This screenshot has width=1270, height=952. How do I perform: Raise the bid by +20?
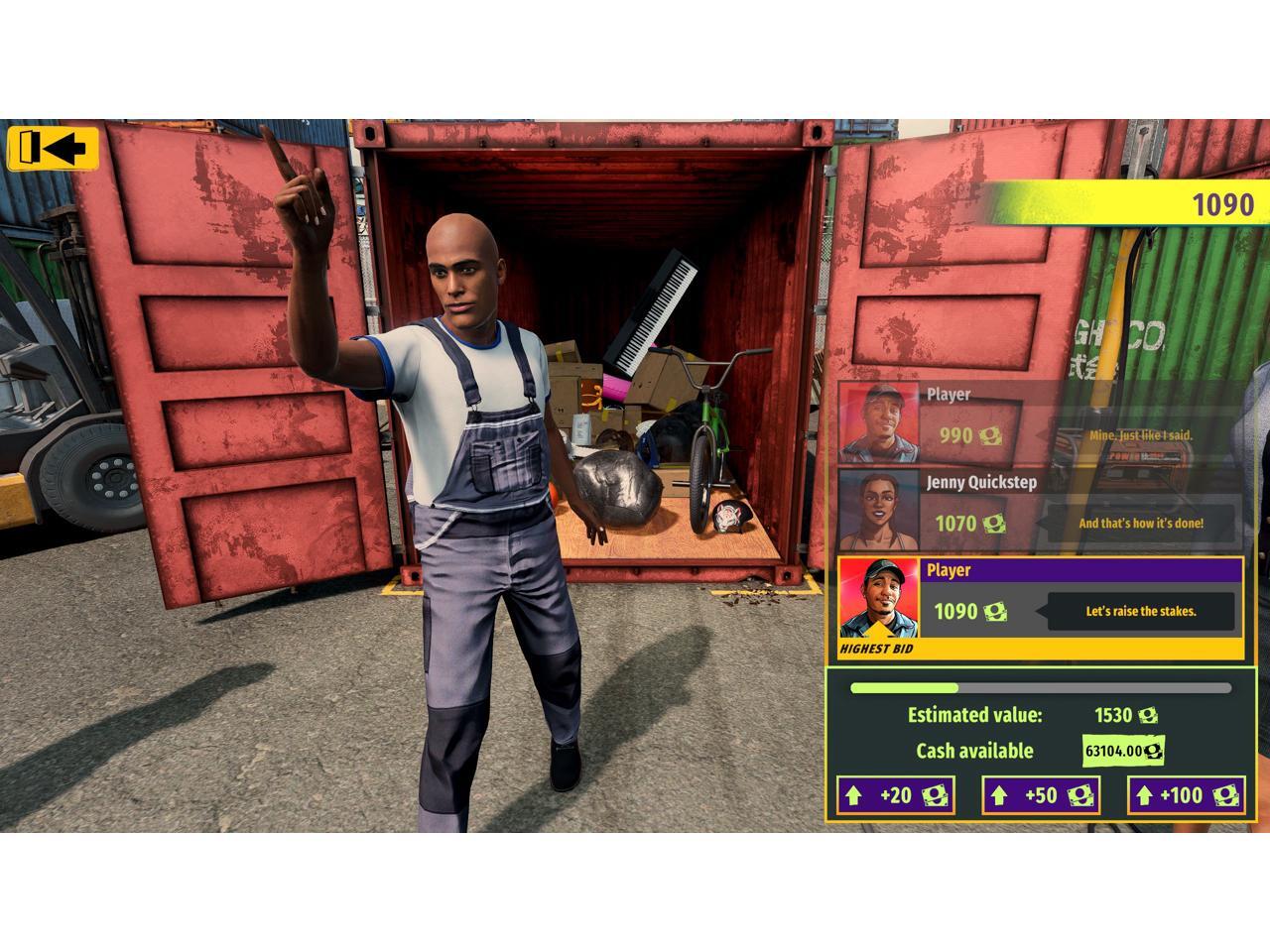895,795
